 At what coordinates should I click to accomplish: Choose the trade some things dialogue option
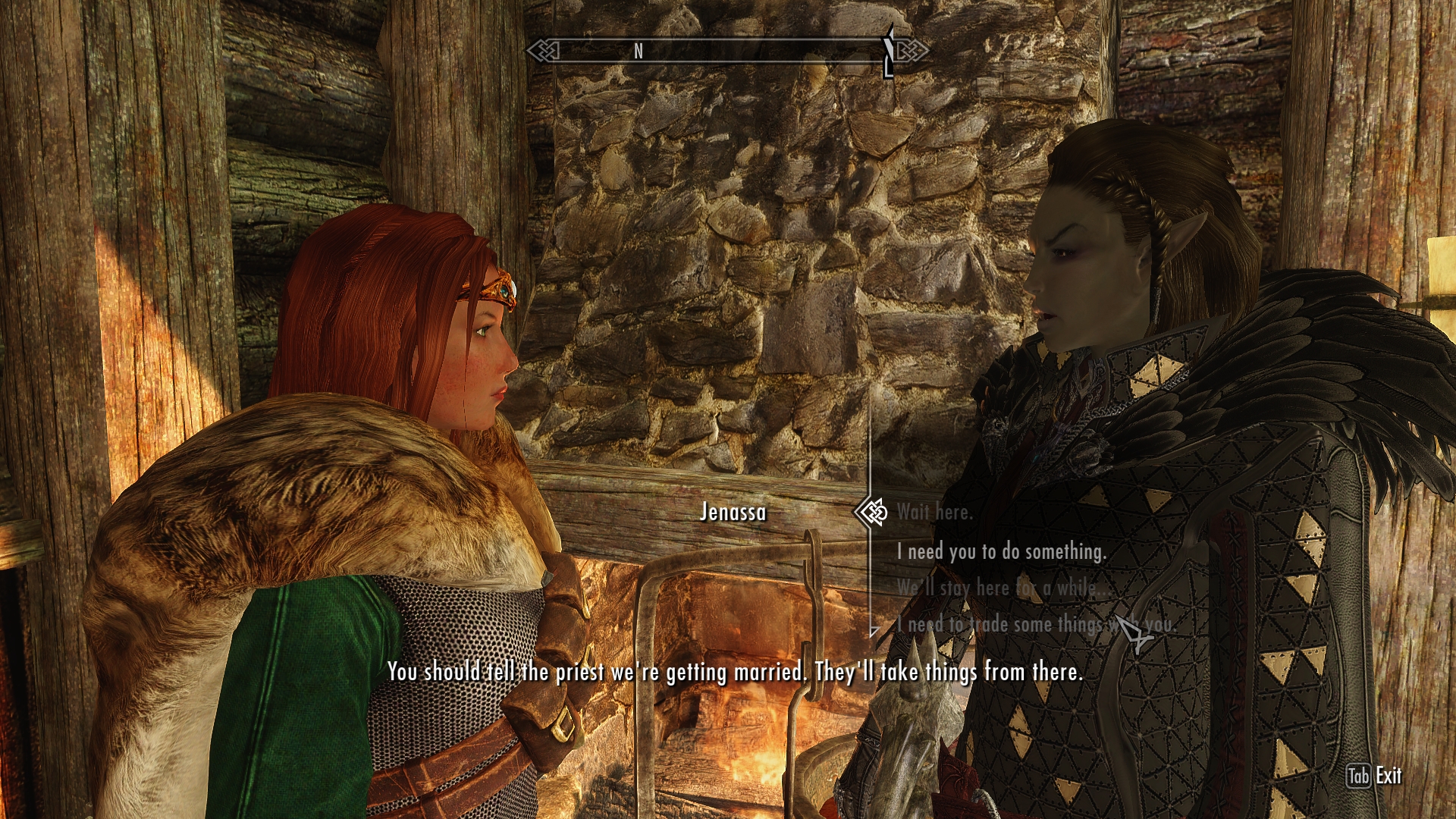[1035, 625]
